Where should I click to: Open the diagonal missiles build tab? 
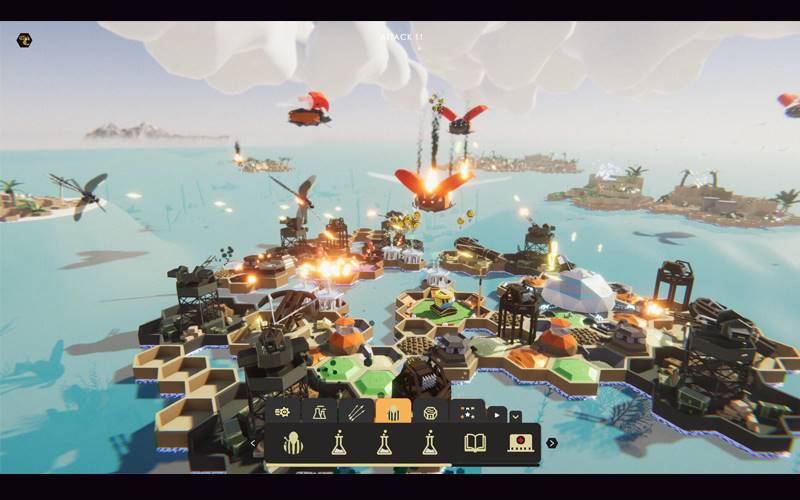(x=356, y=412)
